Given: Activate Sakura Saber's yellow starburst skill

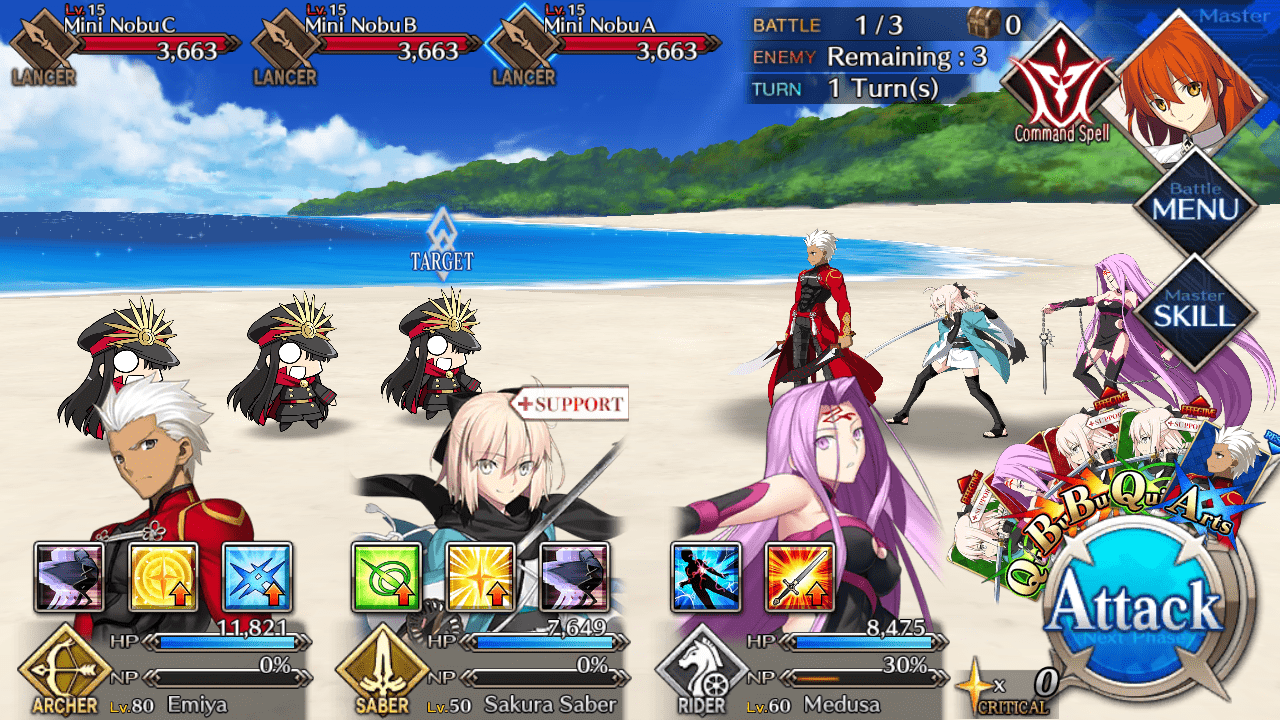Looking at the screenshot, I should [480, 577].
